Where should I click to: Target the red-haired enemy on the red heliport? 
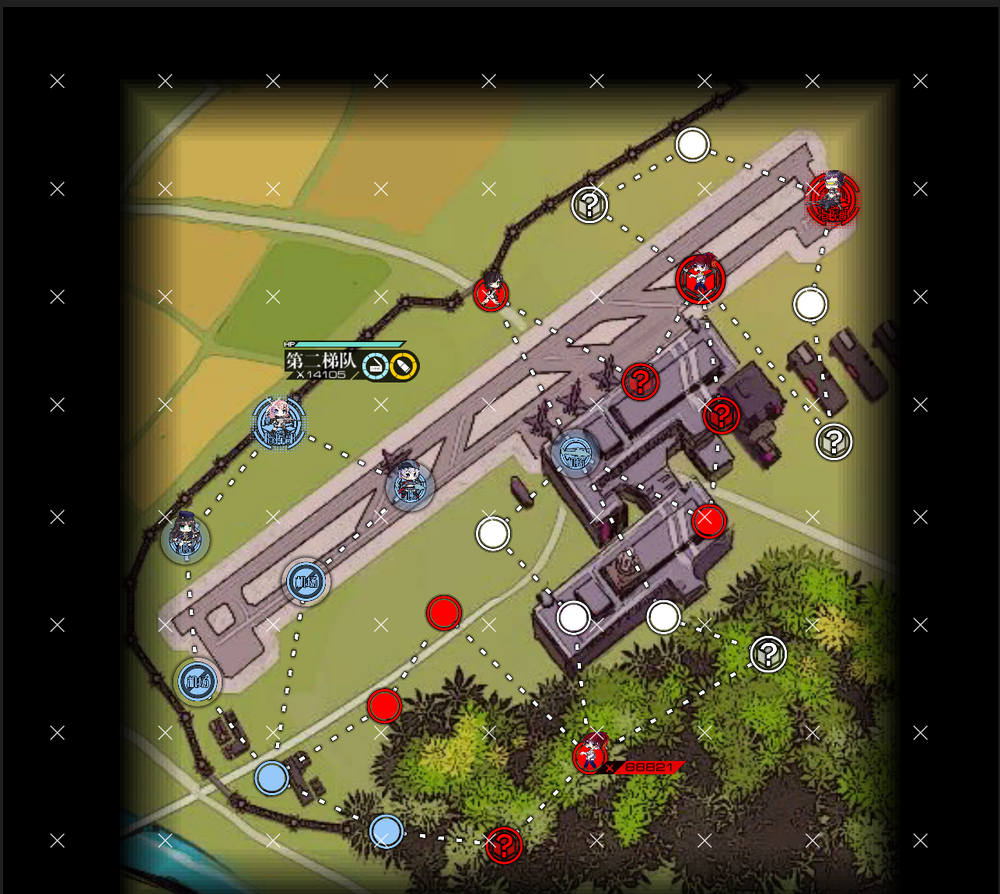click(x=699, y=279)
